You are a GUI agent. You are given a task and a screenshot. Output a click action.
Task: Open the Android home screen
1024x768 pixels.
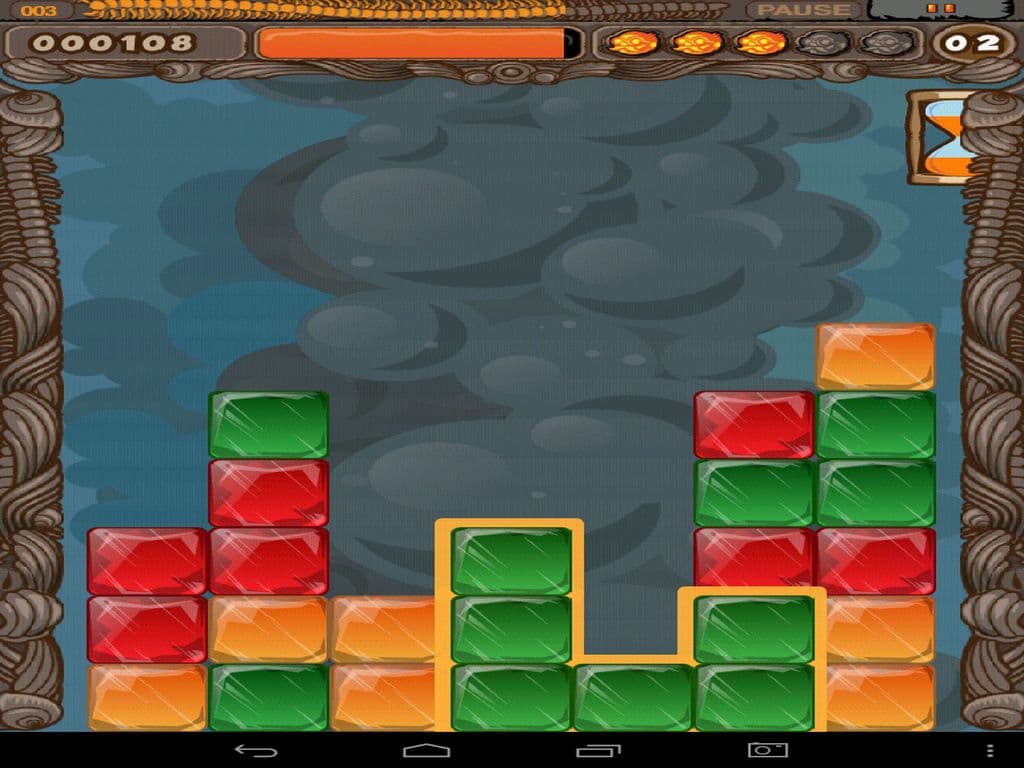tap(426, 750)
